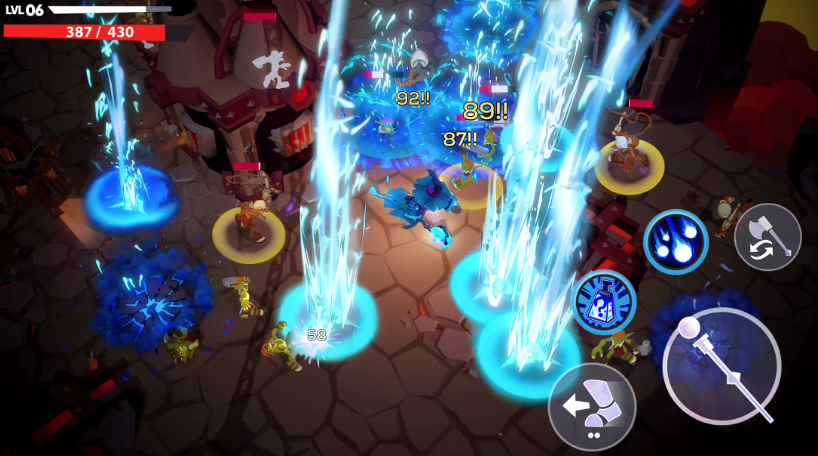Activate the dash boot ability
This screenshot has width=818, height=456.
(x=592, y=406)
